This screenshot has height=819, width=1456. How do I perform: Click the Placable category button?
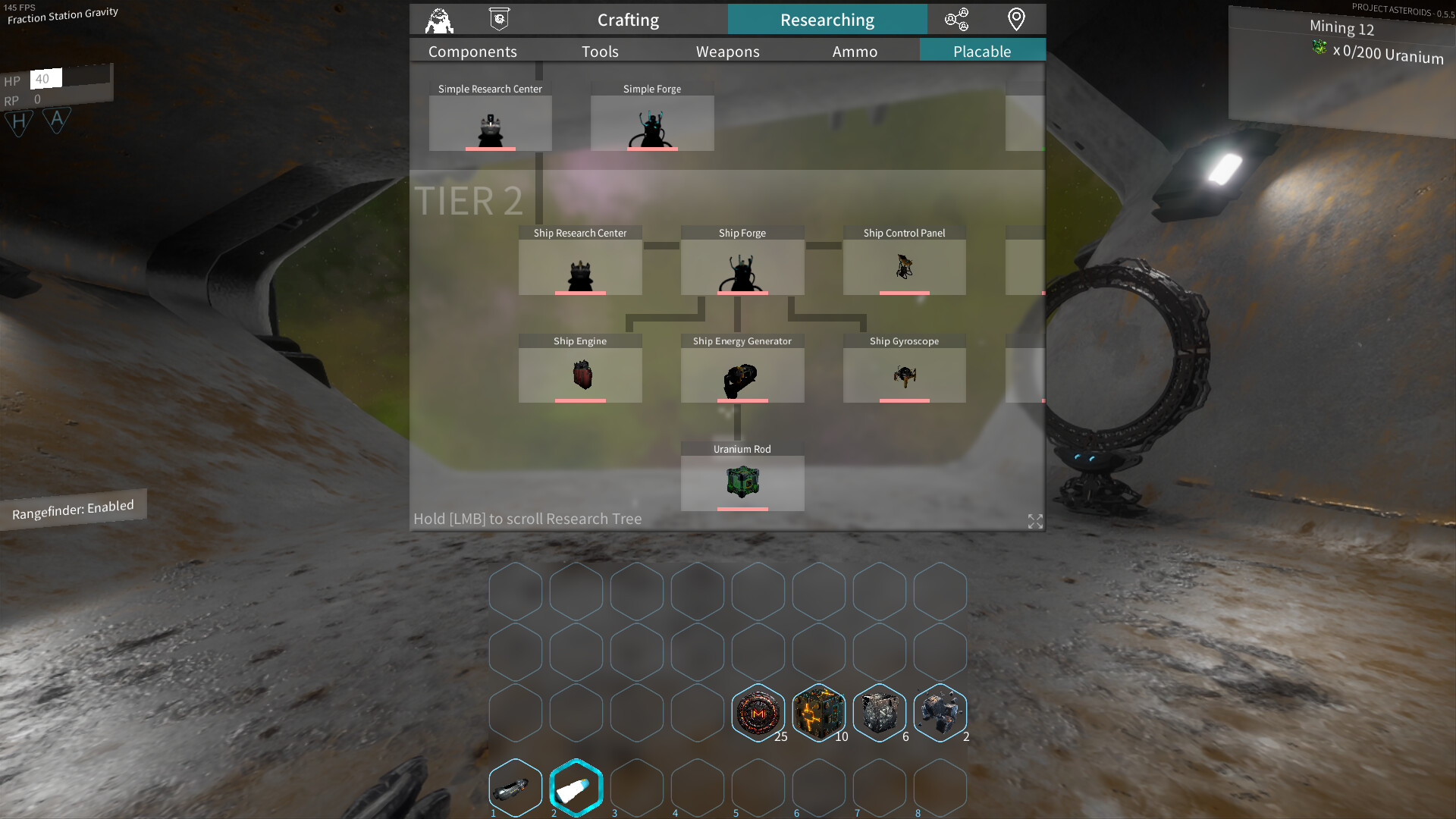pyautogui.click(x=982, y=51)
